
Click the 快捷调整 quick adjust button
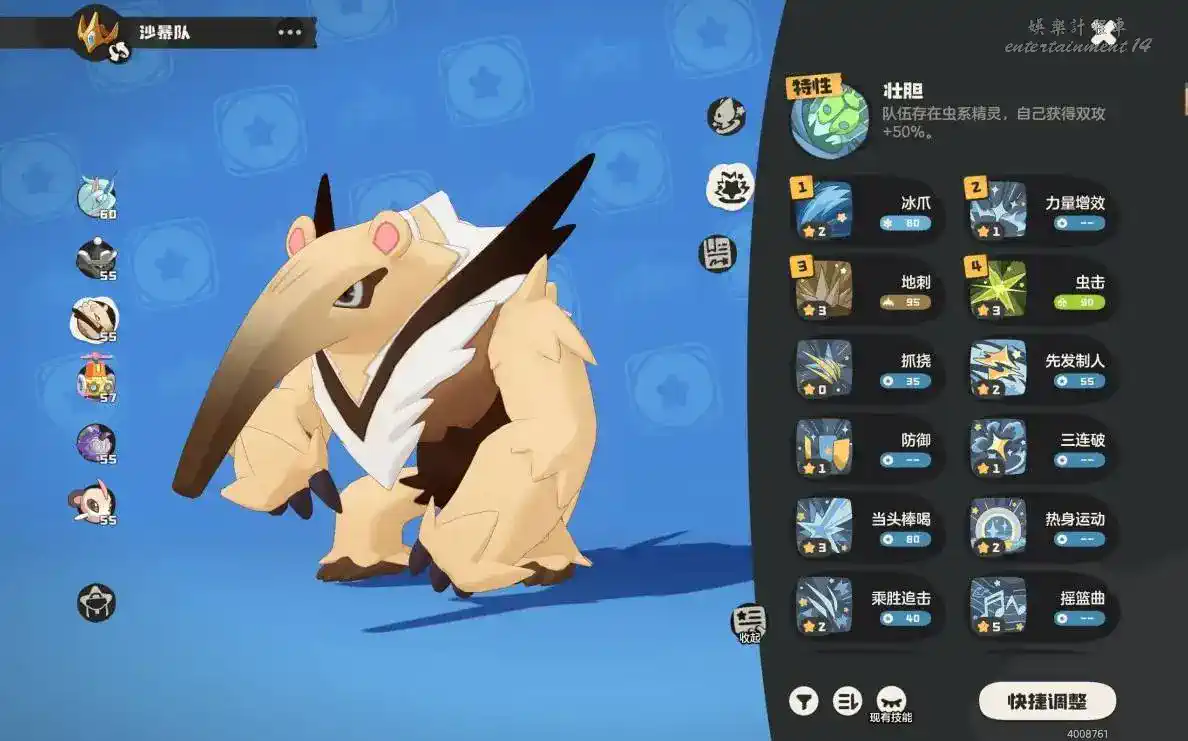[1046, 701]
